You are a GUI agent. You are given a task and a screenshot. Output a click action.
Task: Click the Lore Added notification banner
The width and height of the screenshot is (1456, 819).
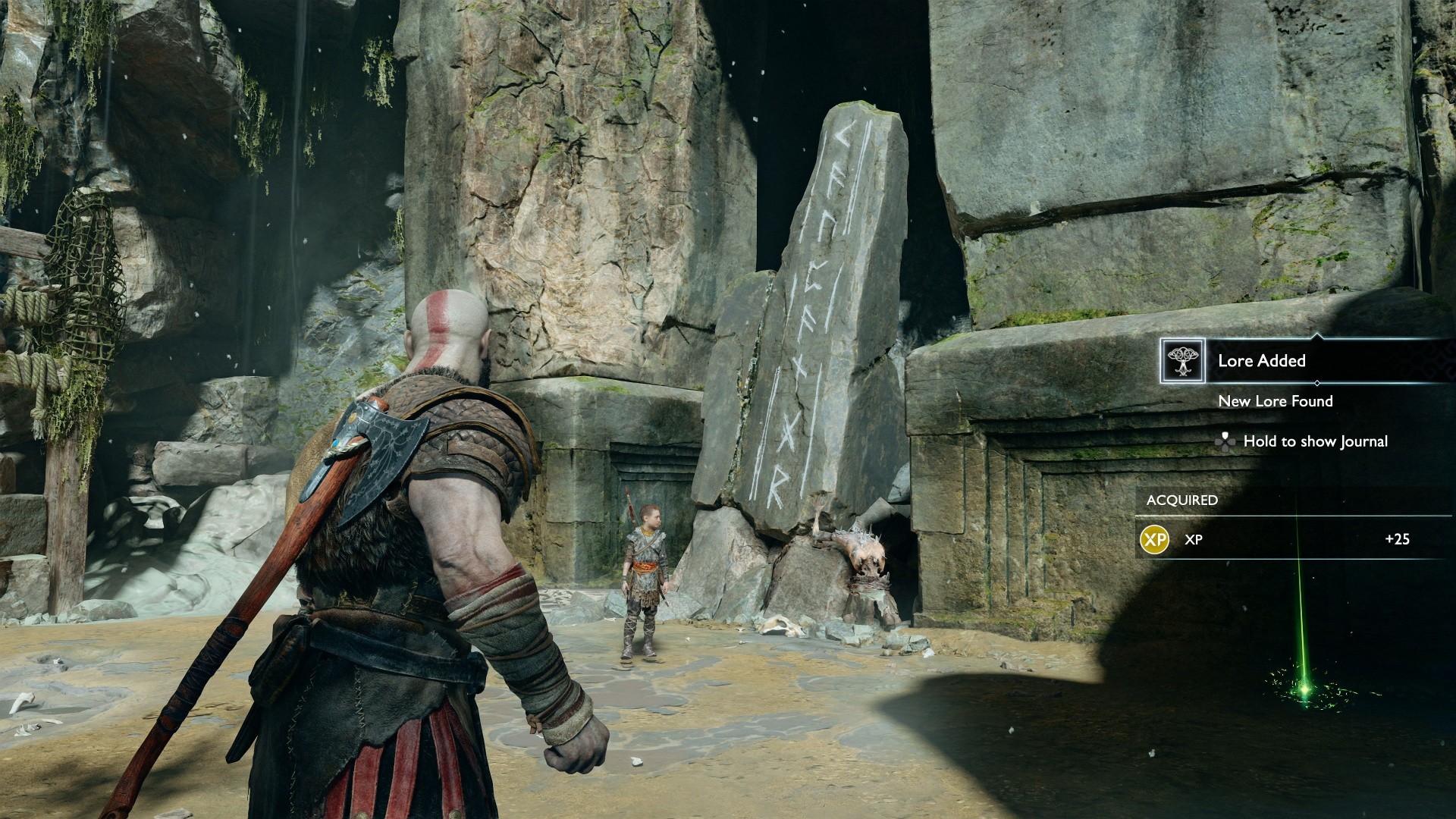point(1262,361)
